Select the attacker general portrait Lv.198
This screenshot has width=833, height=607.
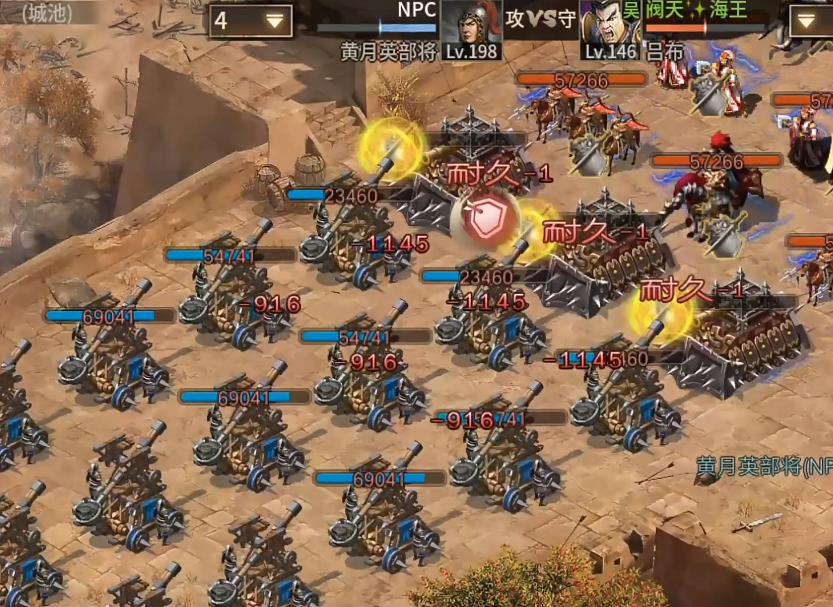click(x=471, y=22)
